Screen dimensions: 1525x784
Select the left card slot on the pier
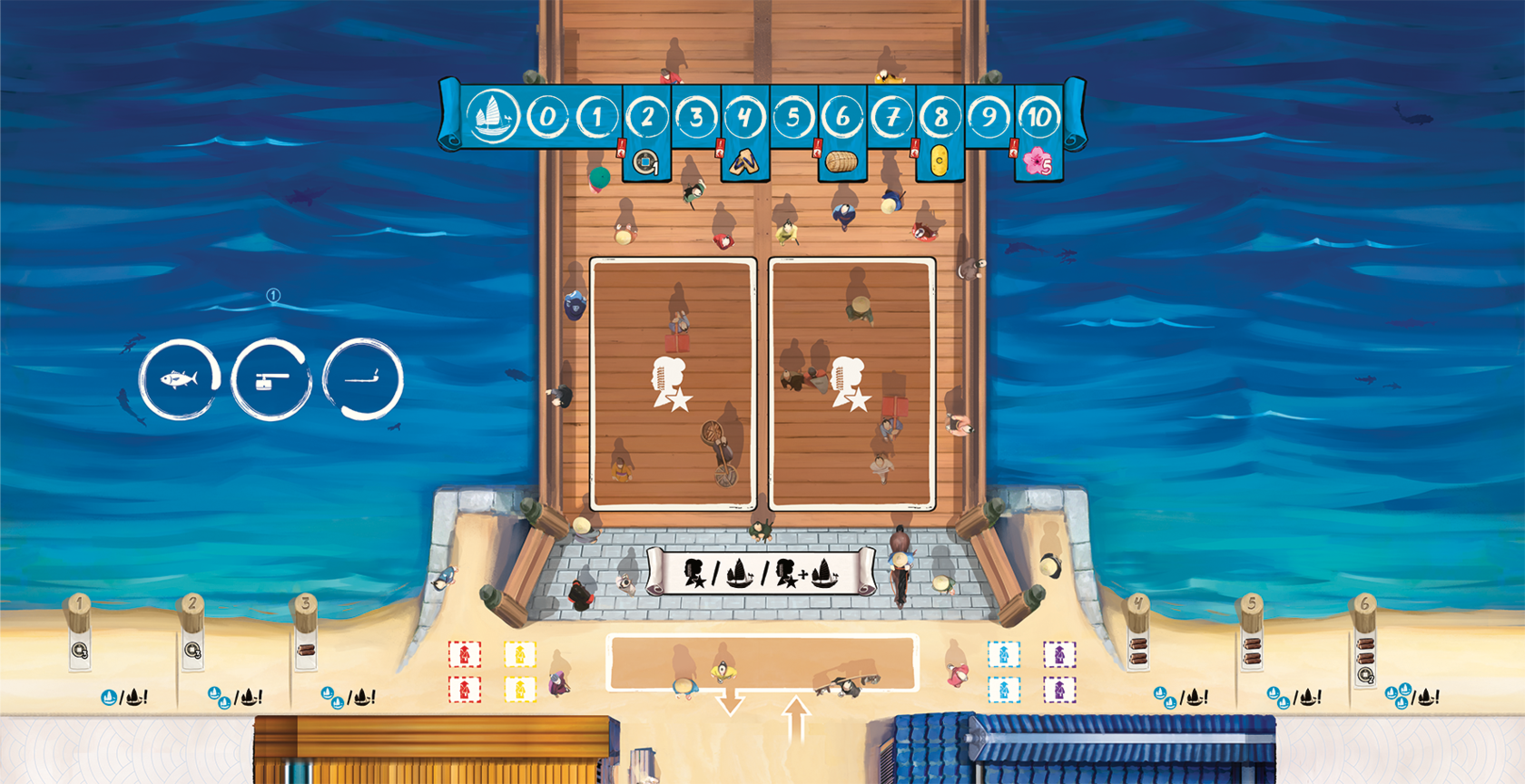click(x=673, y=384)
